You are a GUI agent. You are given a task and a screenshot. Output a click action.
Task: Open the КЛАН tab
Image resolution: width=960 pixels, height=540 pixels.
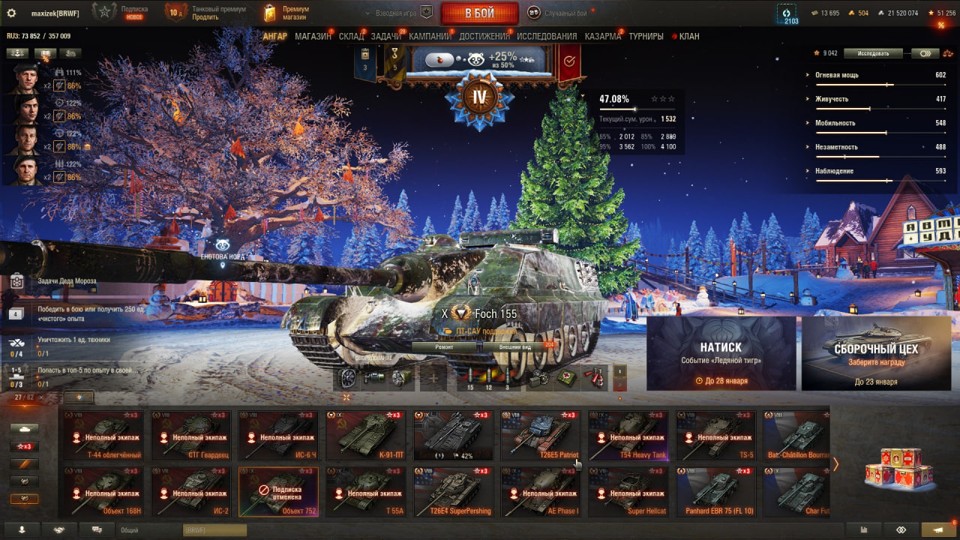coord(689,37)
